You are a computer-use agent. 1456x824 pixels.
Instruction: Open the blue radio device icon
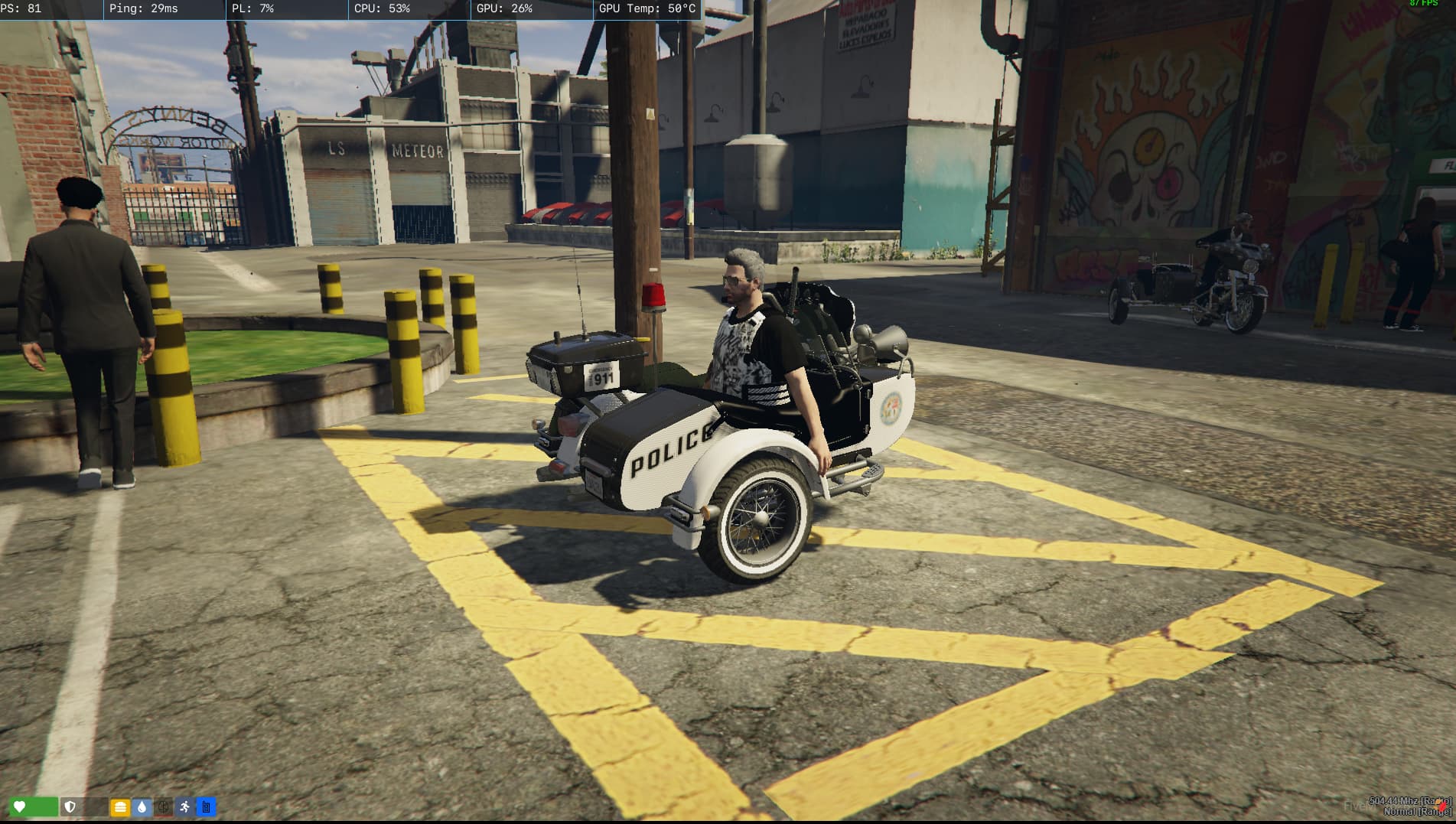point(205,806)
